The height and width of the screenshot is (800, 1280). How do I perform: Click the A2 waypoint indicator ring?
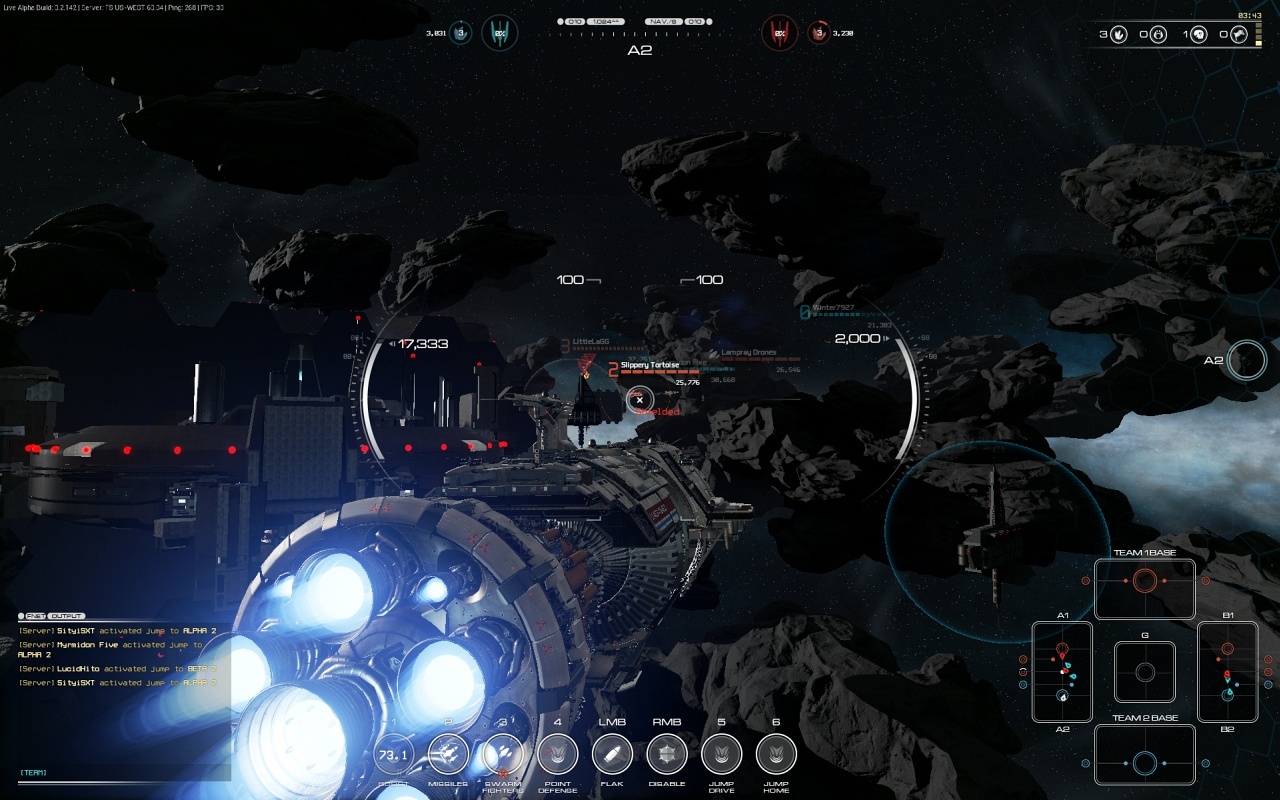[1247, 360]
